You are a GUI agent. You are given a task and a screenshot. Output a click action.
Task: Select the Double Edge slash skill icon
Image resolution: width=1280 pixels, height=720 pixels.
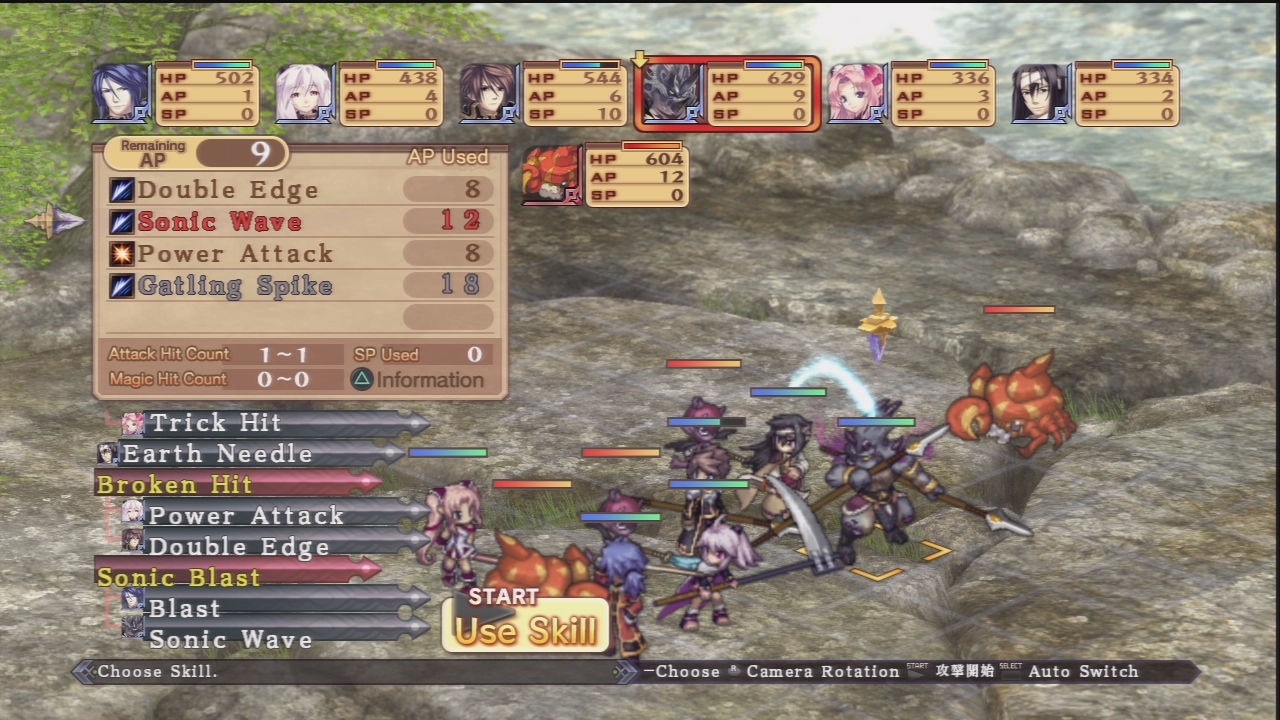119,189
